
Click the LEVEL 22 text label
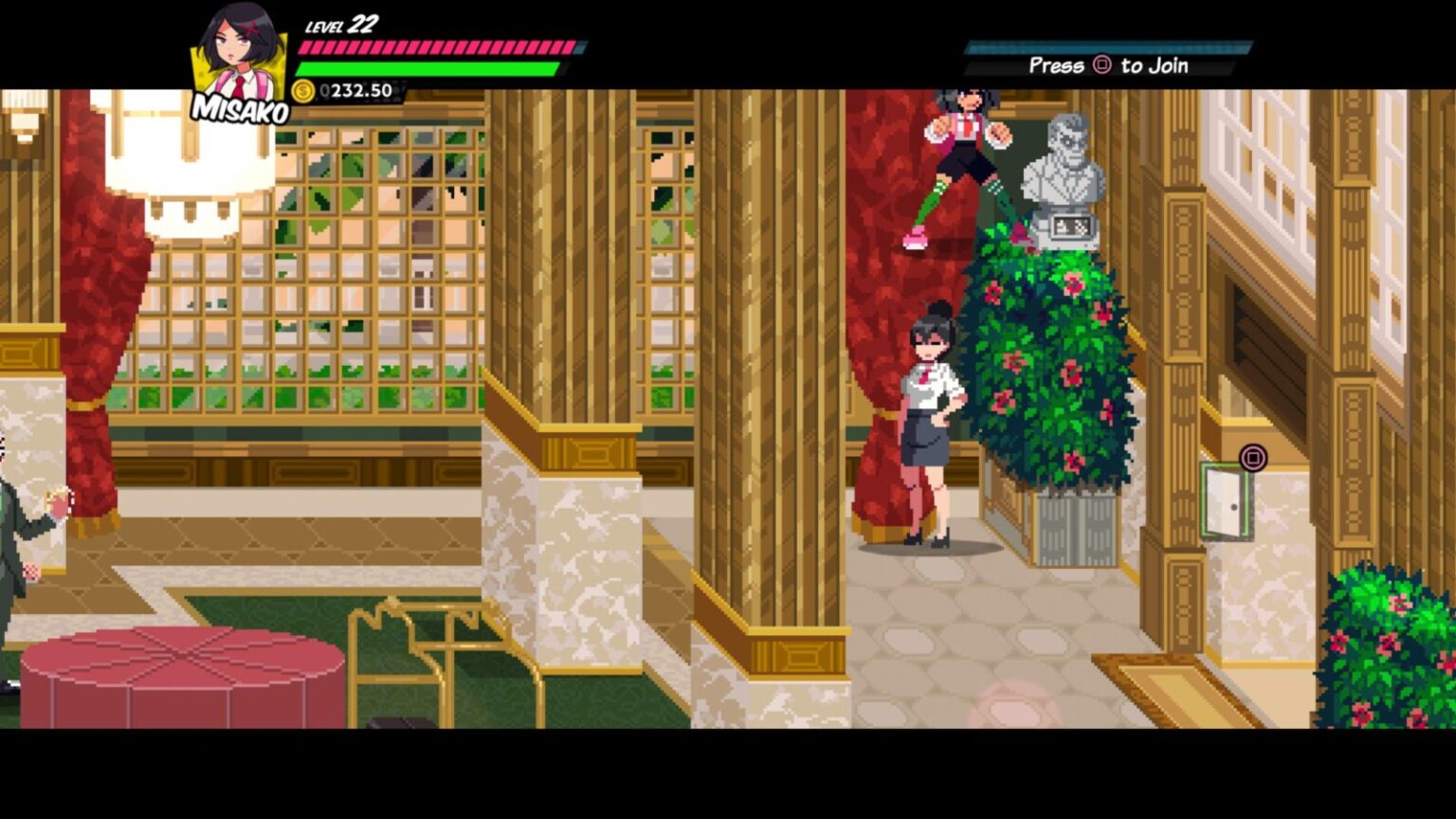pyautogui.click(x=339, y=24)
